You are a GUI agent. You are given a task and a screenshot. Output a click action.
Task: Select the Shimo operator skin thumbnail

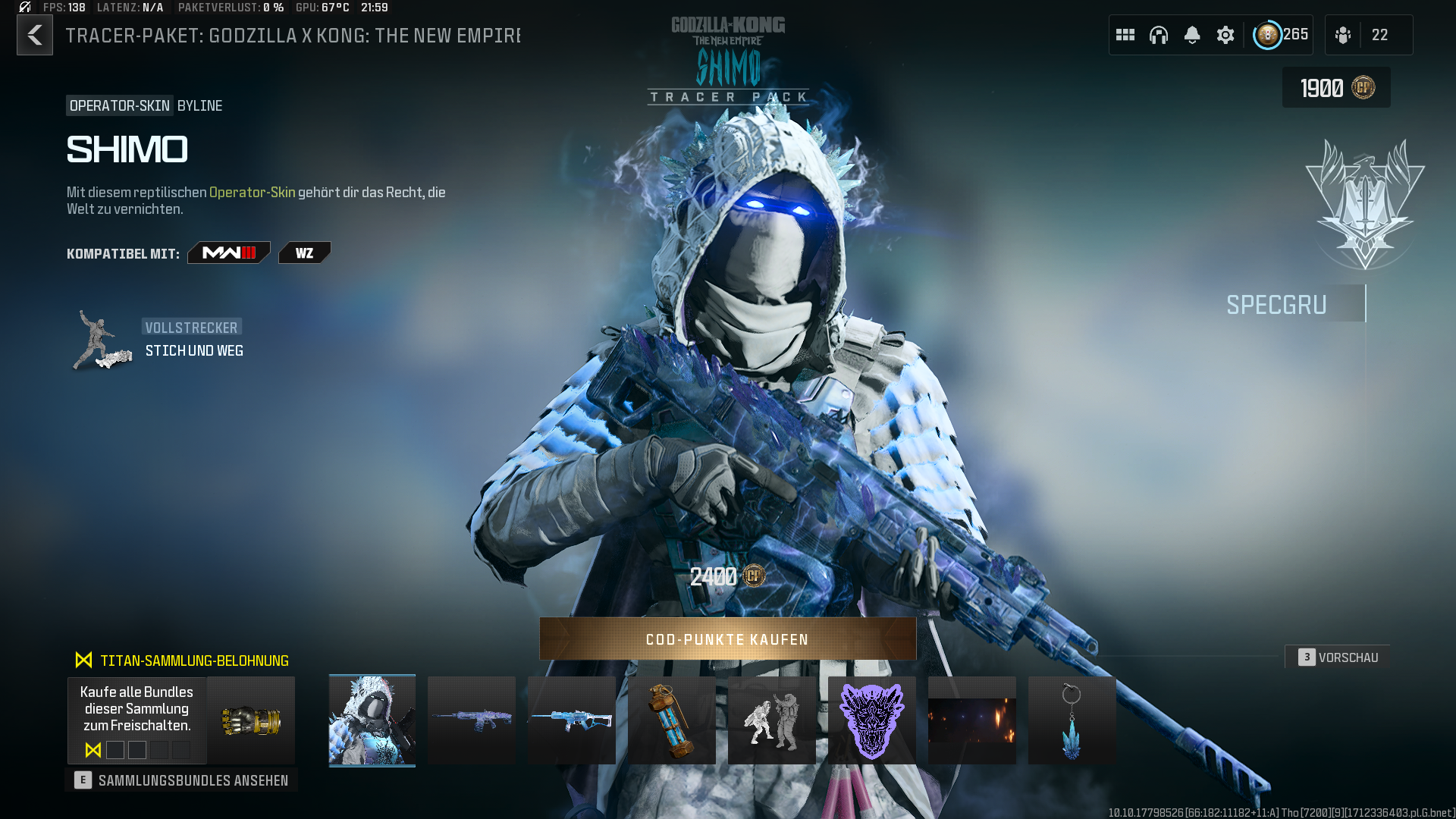point(372,720)
